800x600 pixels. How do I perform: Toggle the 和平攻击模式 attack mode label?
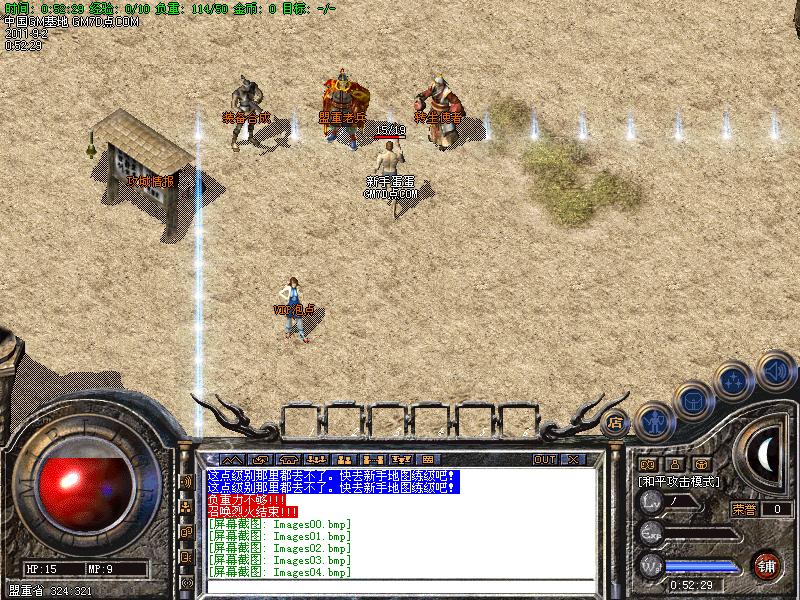pos(679,481)
